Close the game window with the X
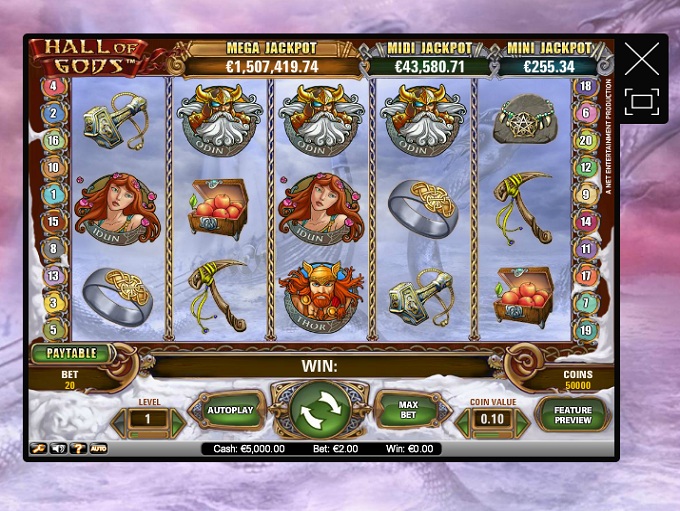Image resolution: width=680 pixels, height=511 pixels. click(641, 60)
